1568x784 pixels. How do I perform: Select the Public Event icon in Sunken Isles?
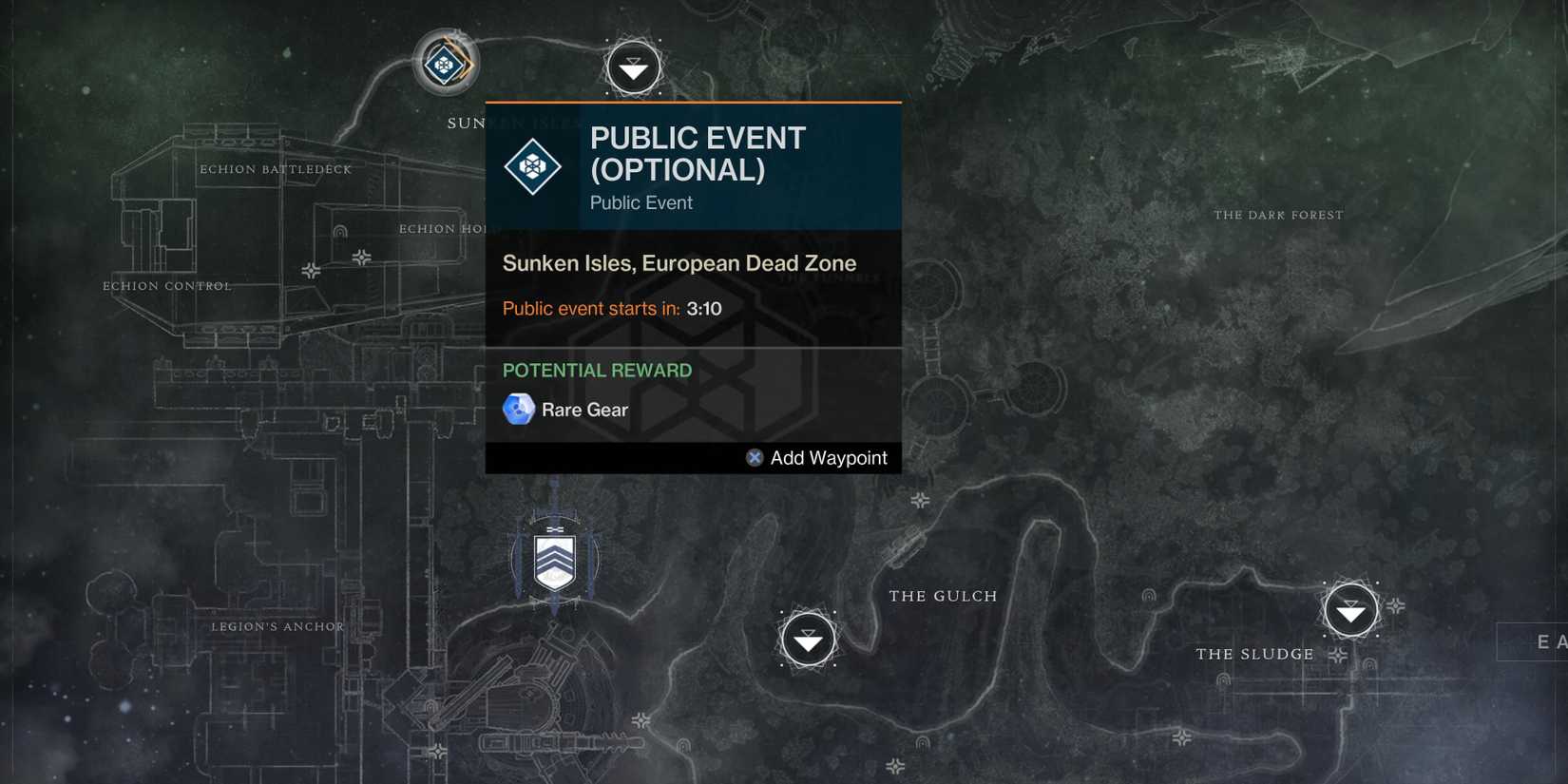click(445, 64)
